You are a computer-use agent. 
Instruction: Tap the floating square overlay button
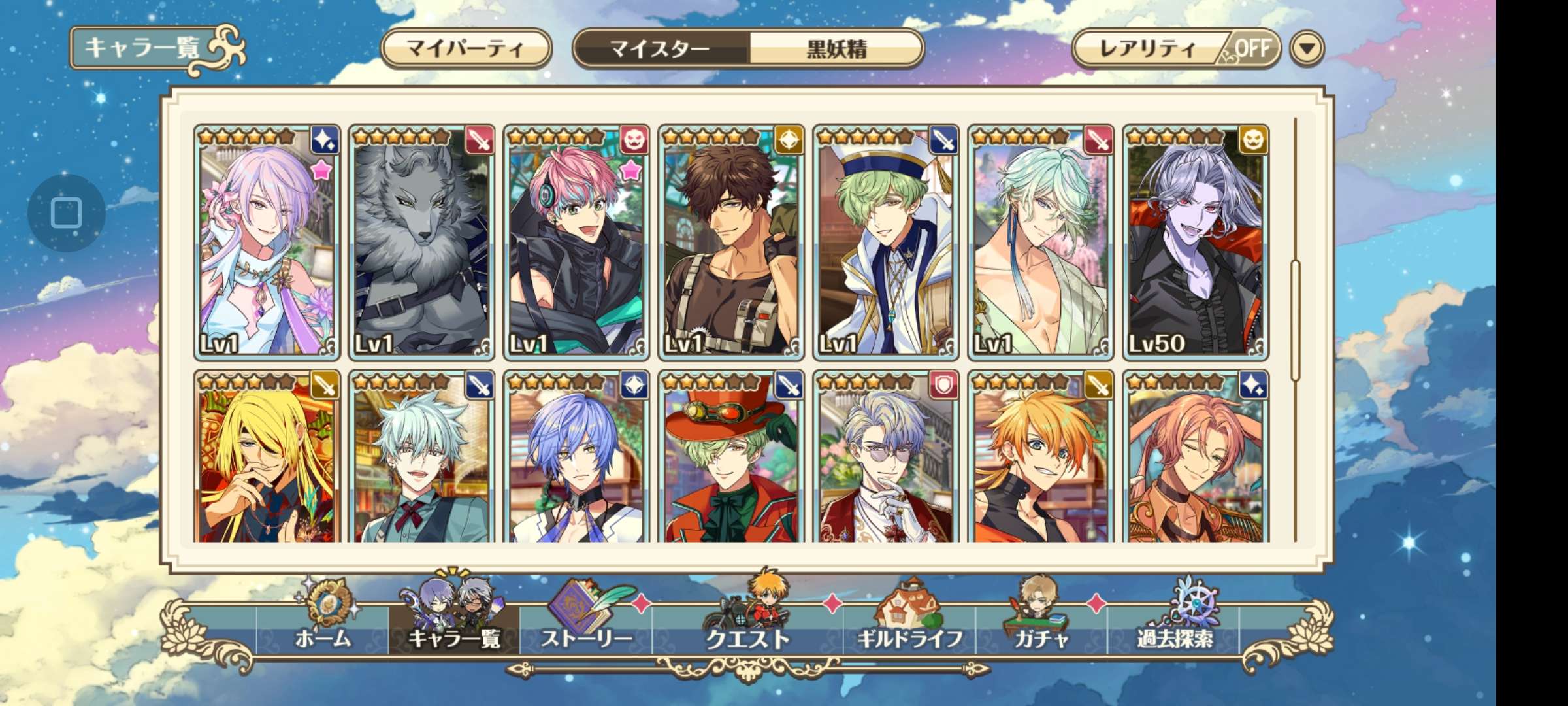click(x=66, y=213)
